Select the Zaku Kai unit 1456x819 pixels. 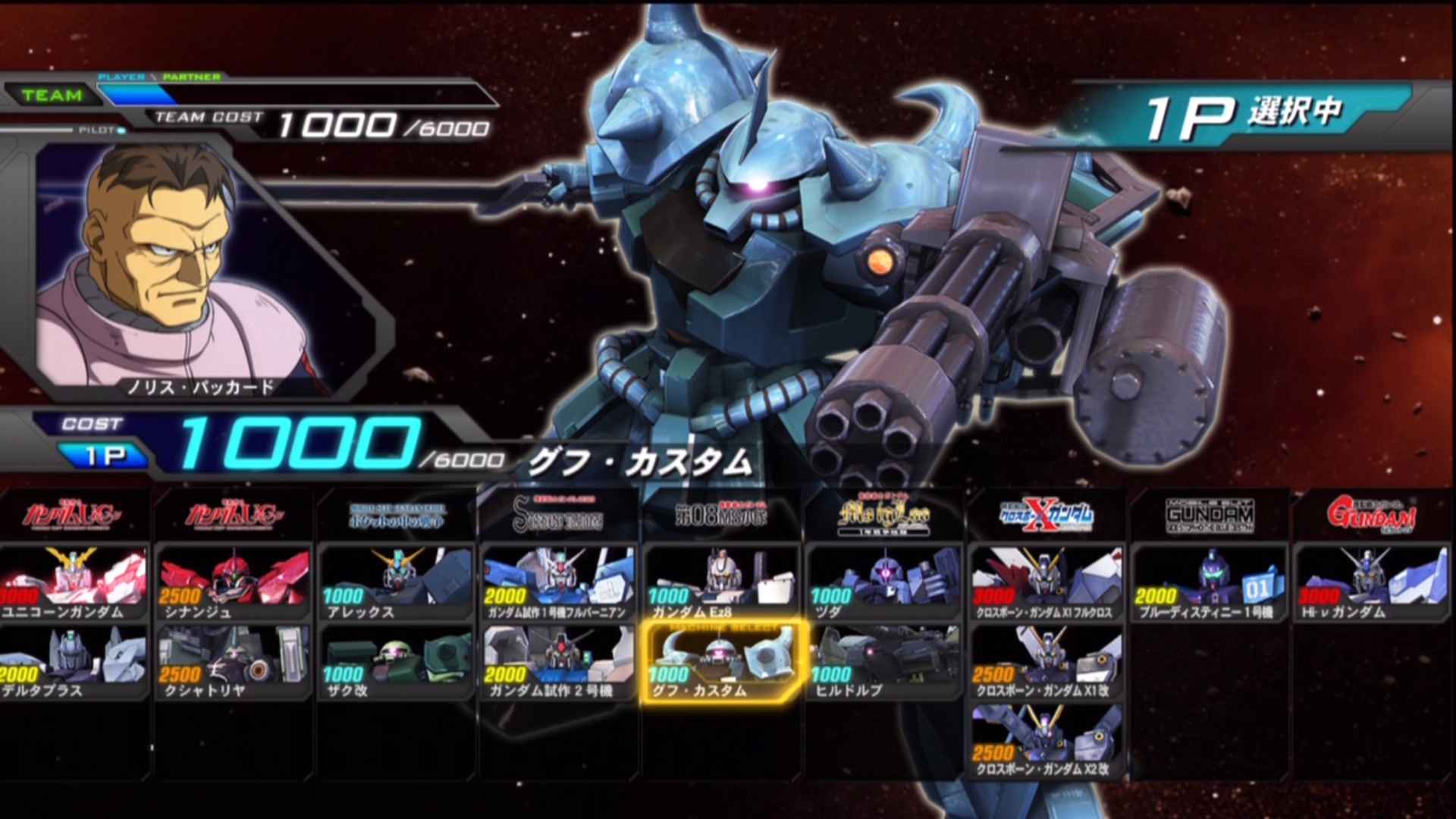coord(396,663)
